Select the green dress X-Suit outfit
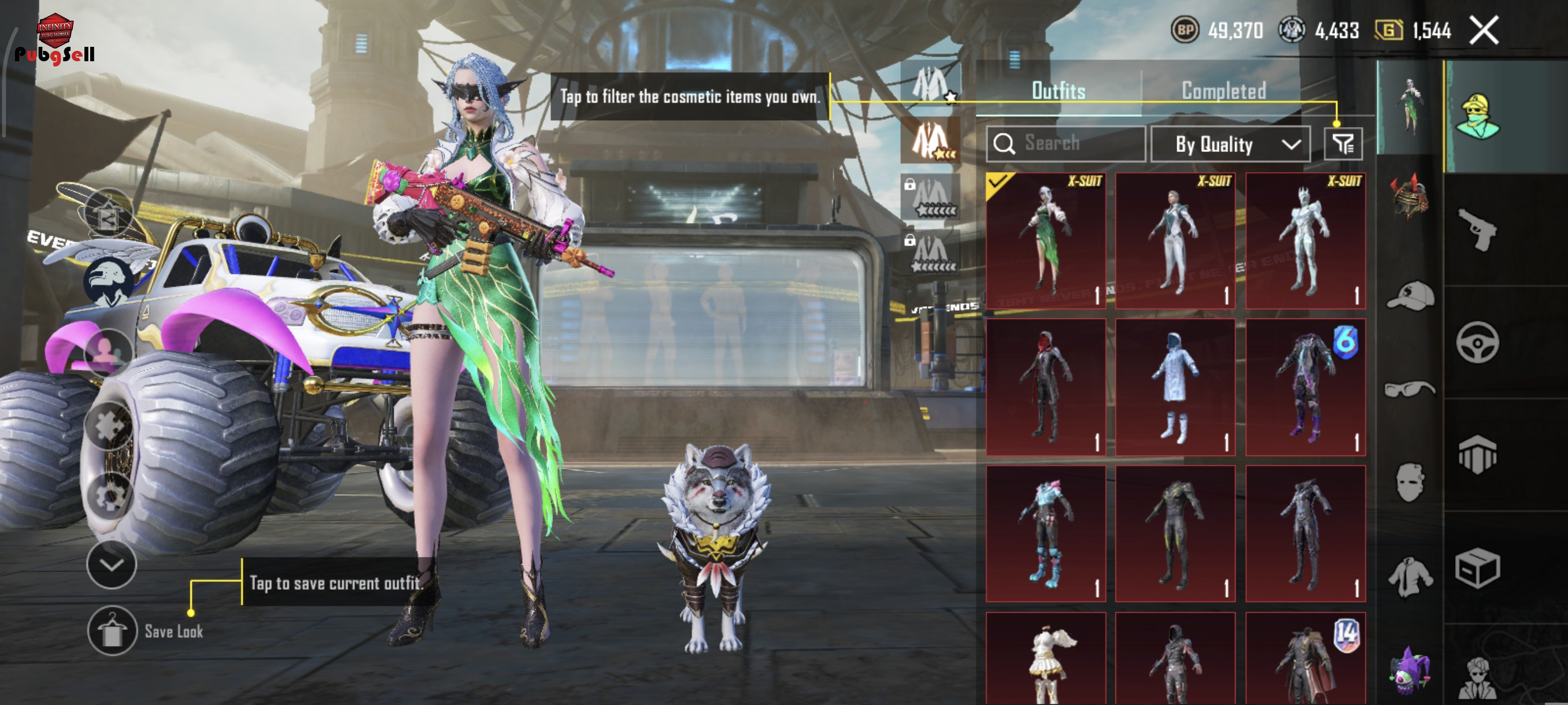This screenshot has width=1568, height=705. click(x=1046, y=241)
